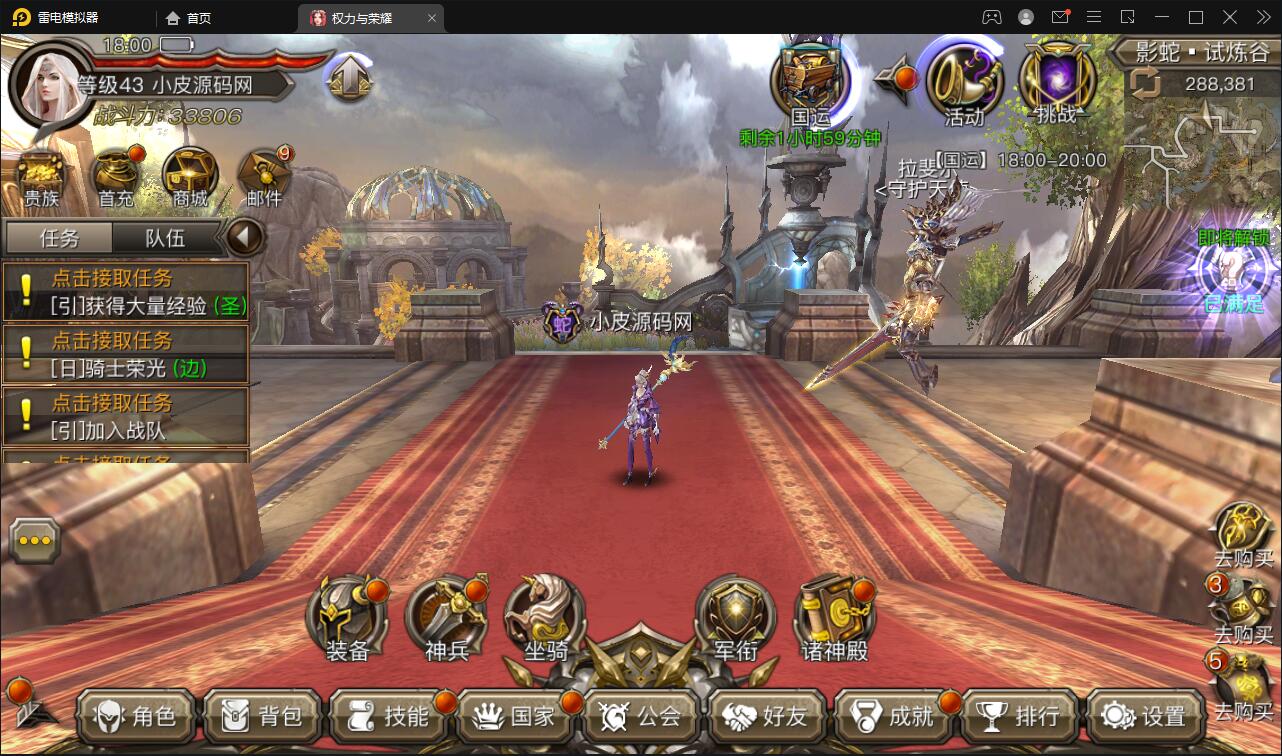
Task: Open the 设置 settings menu
Action: point(1145,715)
